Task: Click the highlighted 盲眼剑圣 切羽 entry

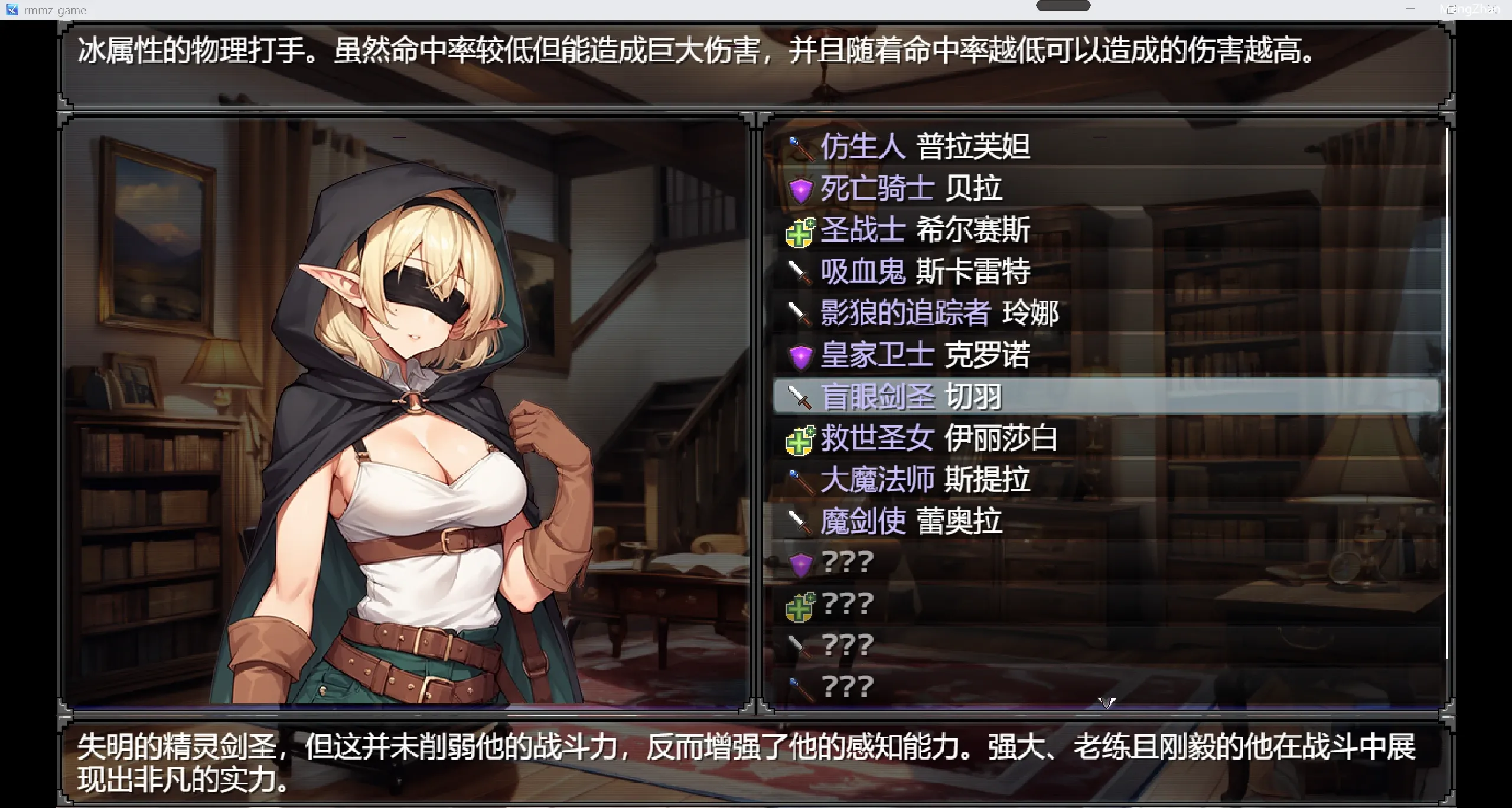Action: 911,396
